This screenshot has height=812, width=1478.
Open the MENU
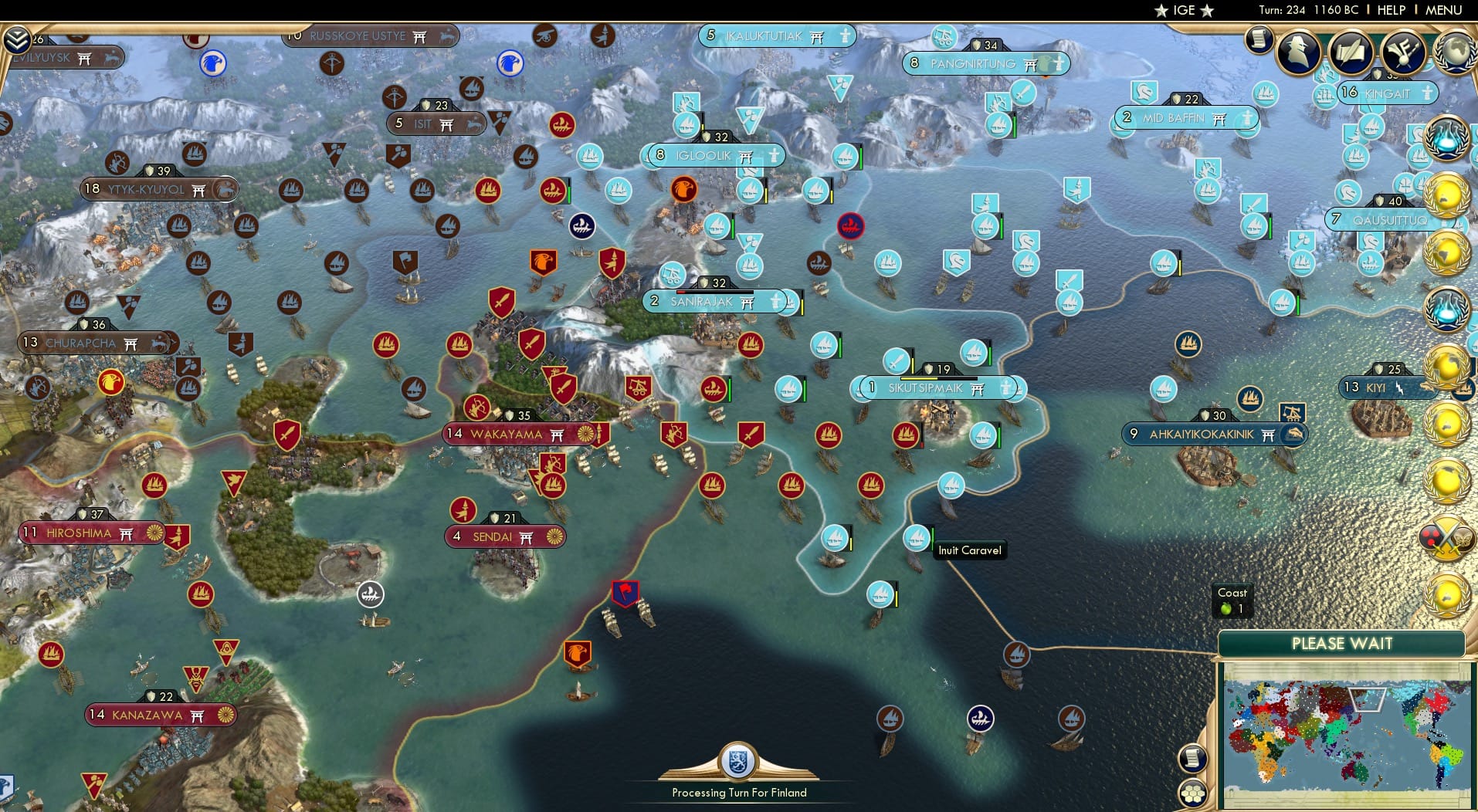[1443, 10]
